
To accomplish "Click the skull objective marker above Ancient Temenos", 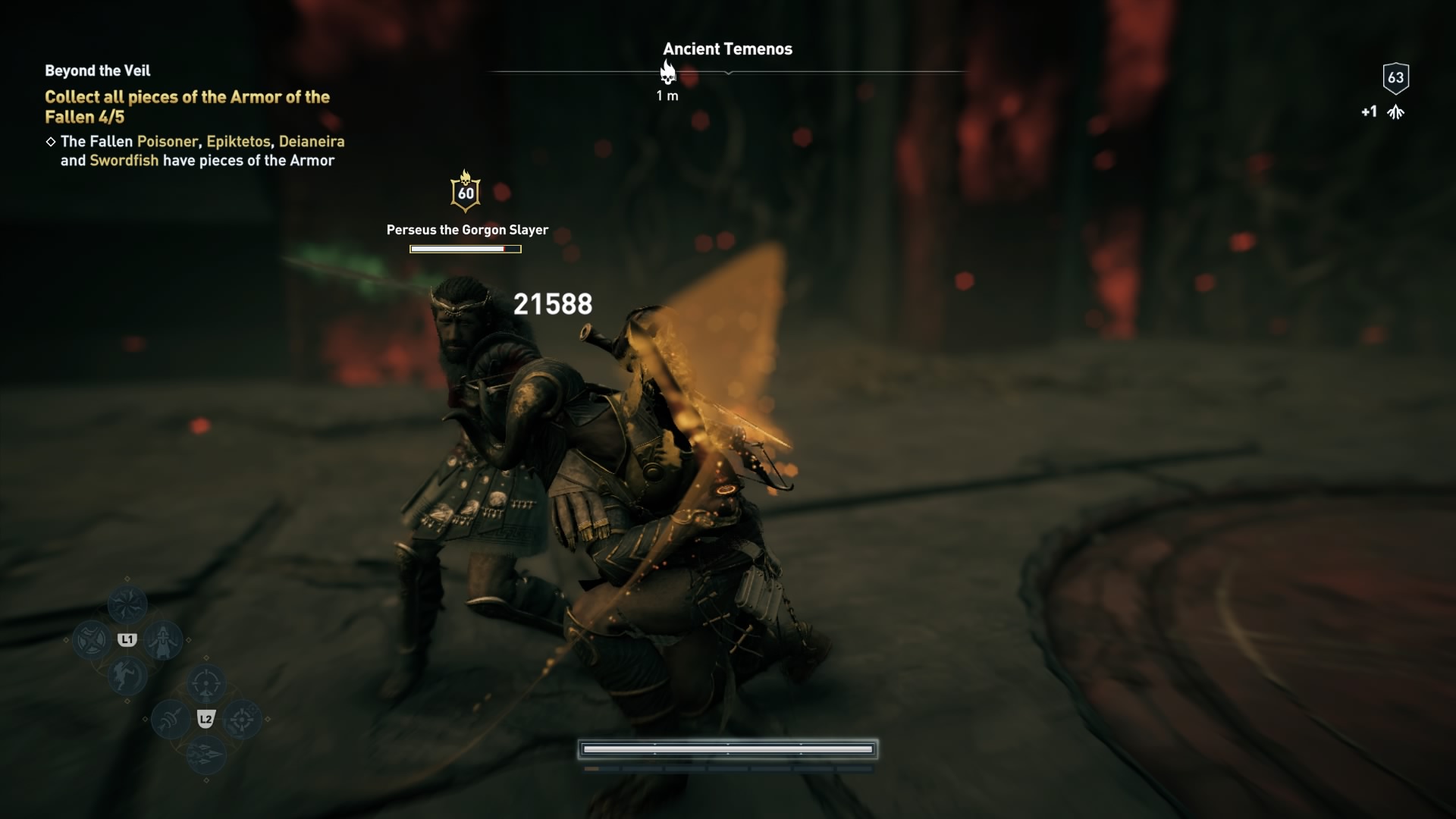I will tap(668, 74).
